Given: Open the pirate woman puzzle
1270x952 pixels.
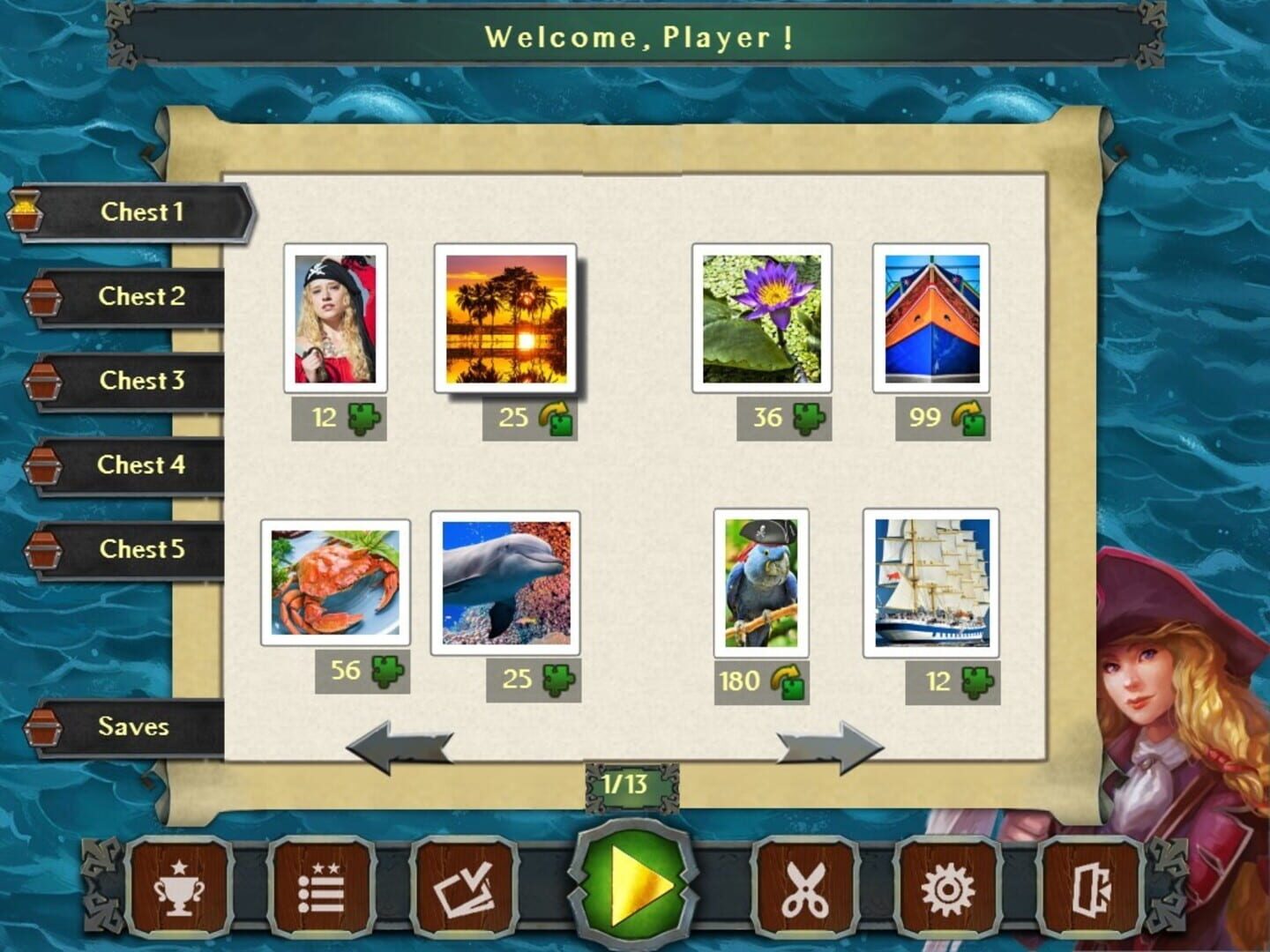Looking at the screenshot, I should (x=333, y=321).
